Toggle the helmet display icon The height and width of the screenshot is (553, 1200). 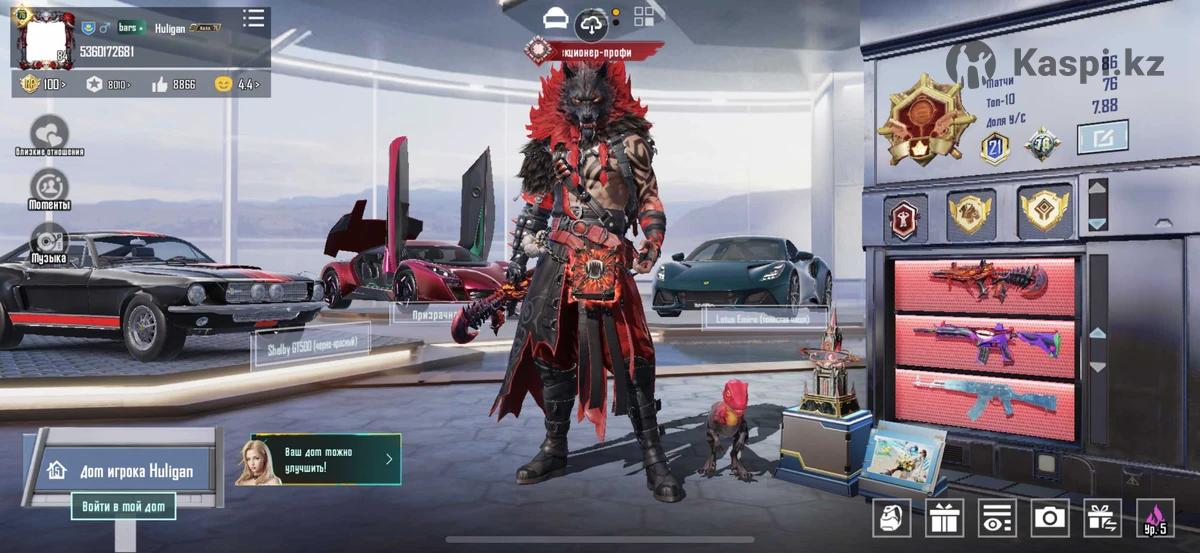(x=555, y=18)
